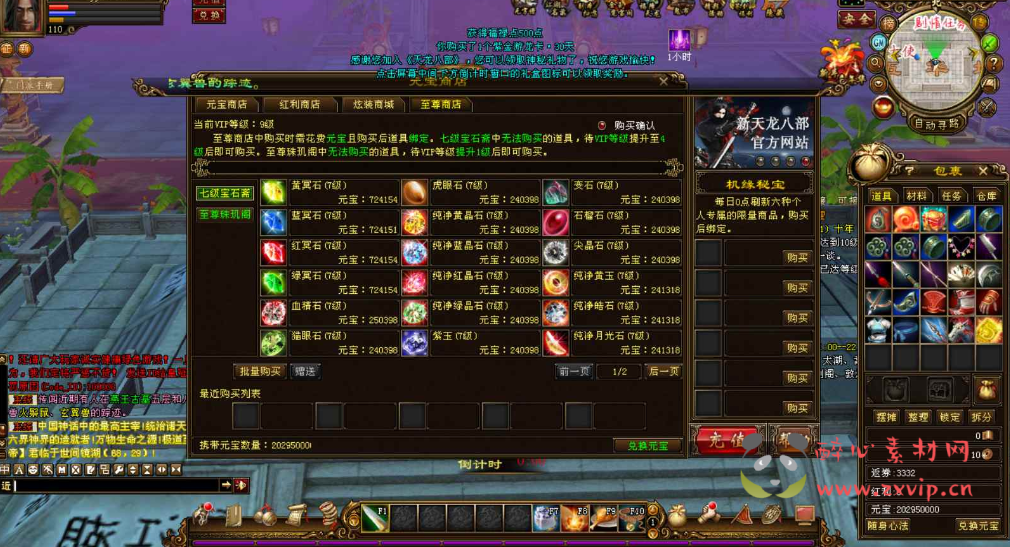Select the 炫装商城 tab
The width and height of the screenshot is (1010, 547).
(372, 104)
